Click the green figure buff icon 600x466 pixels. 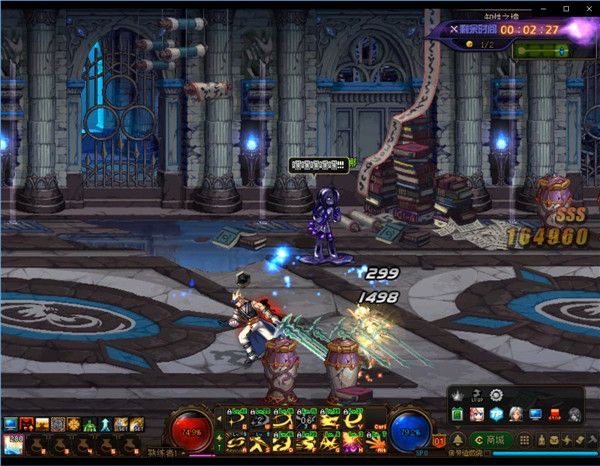pos(87,424)
